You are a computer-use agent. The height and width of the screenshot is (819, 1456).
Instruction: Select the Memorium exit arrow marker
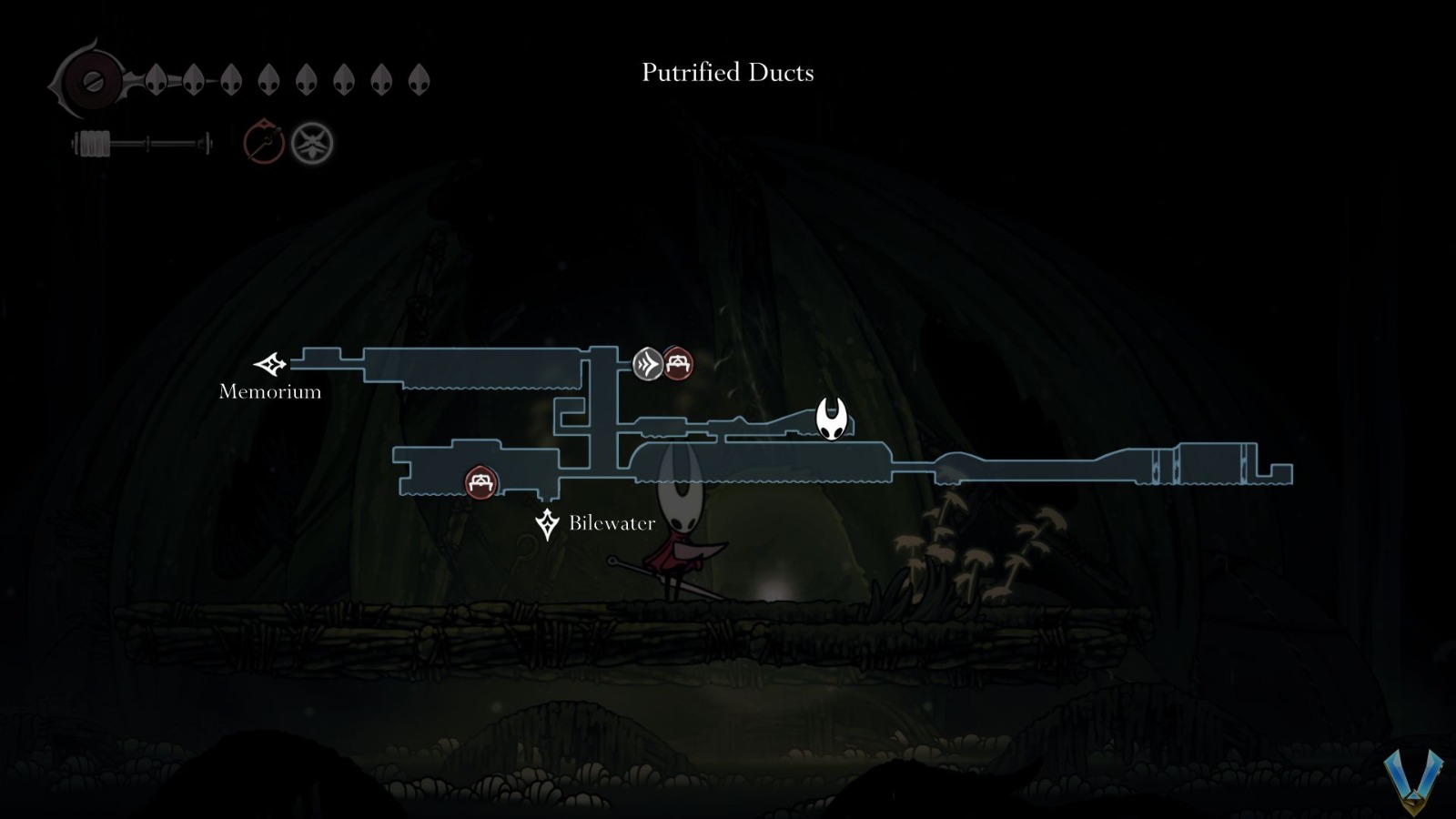pos(270,364)
